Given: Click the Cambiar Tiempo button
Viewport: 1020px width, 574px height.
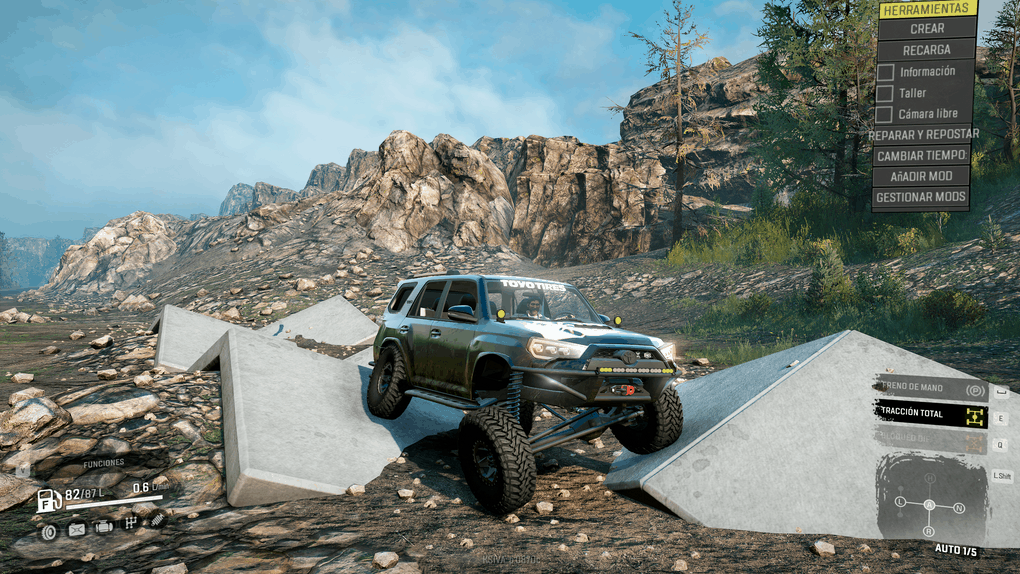Looking at the screenshot, I should tap(921, 155).
